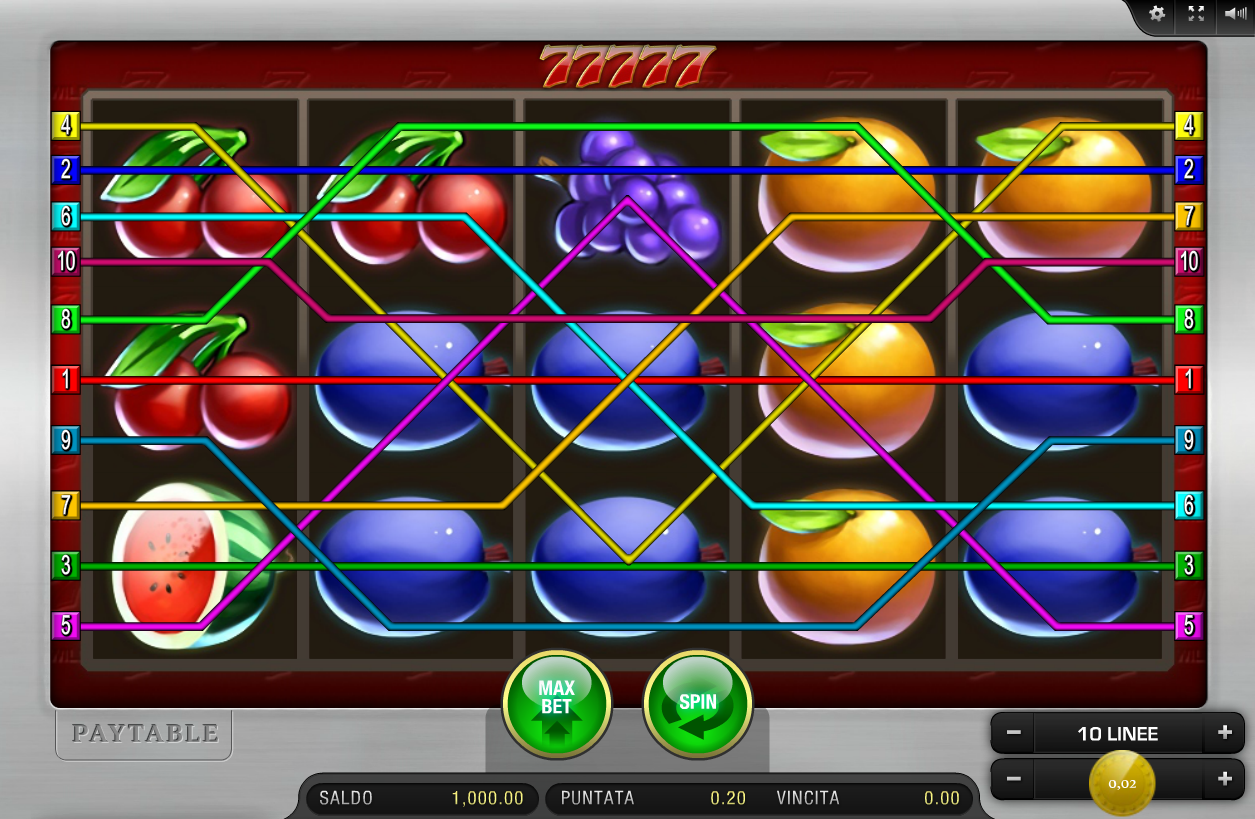
Task: Activate the MAX BET button
Action: [x=556, y=703]
